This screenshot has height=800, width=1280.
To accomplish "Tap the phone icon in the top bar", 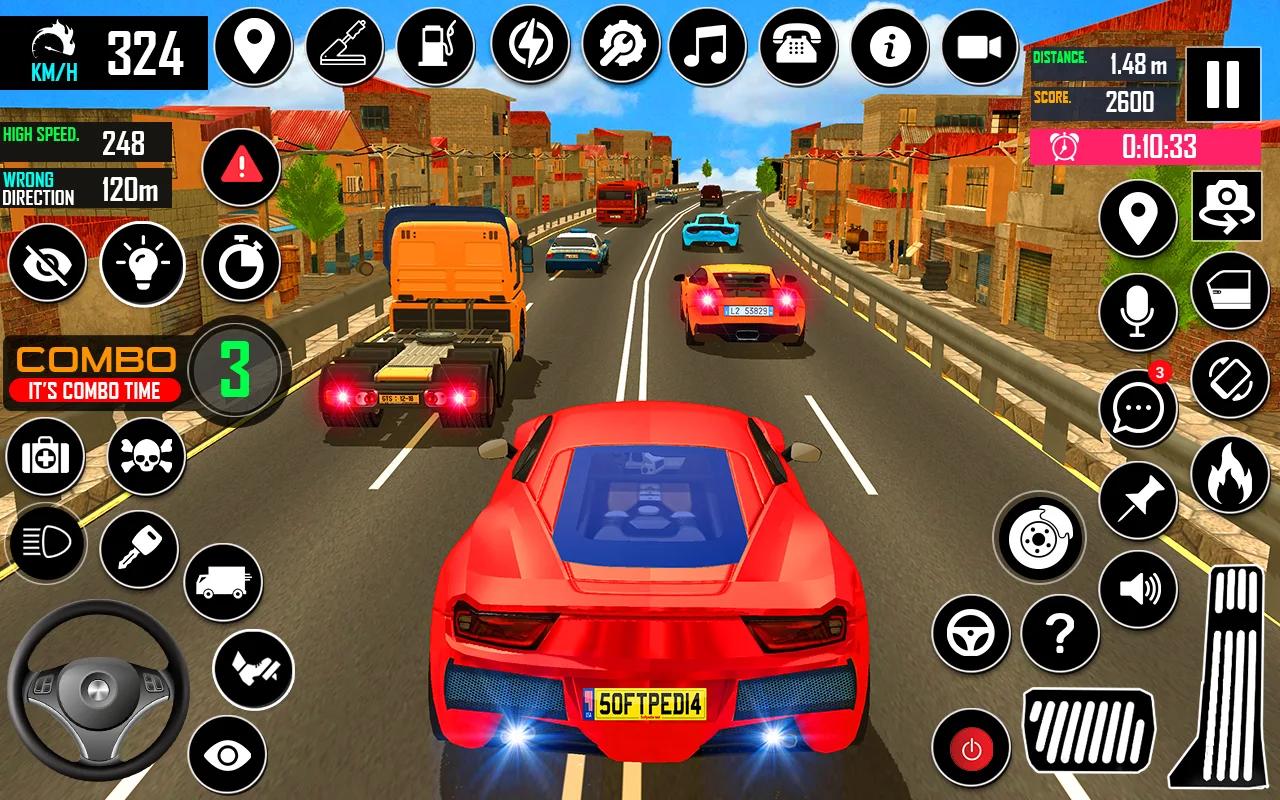I will pyautogui.click(x=796, y=45).
